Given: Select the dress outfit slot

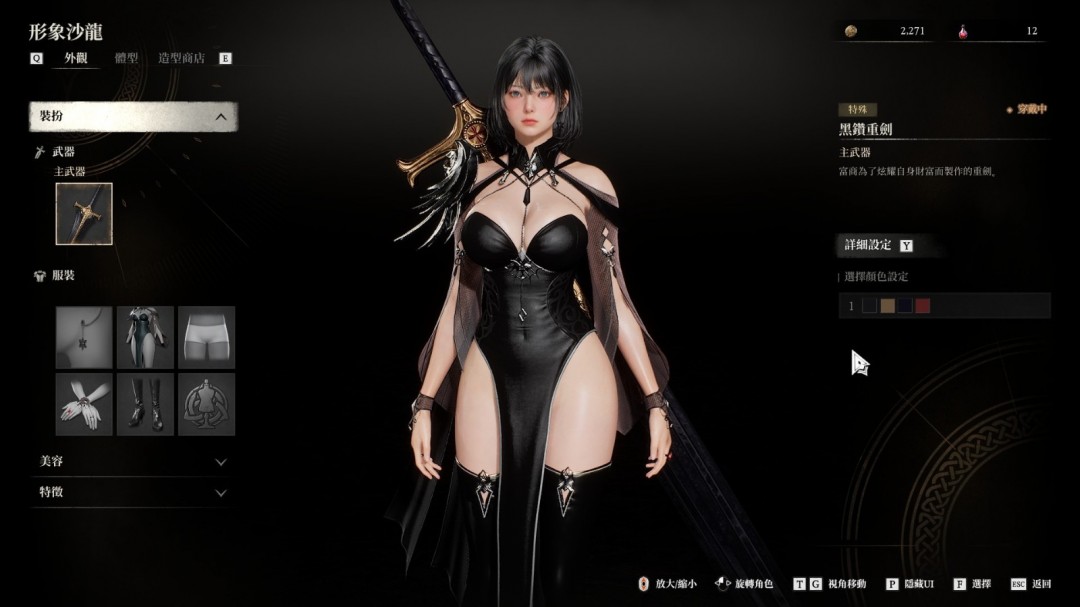Looking at the screenshot, I should coord(145,337).
